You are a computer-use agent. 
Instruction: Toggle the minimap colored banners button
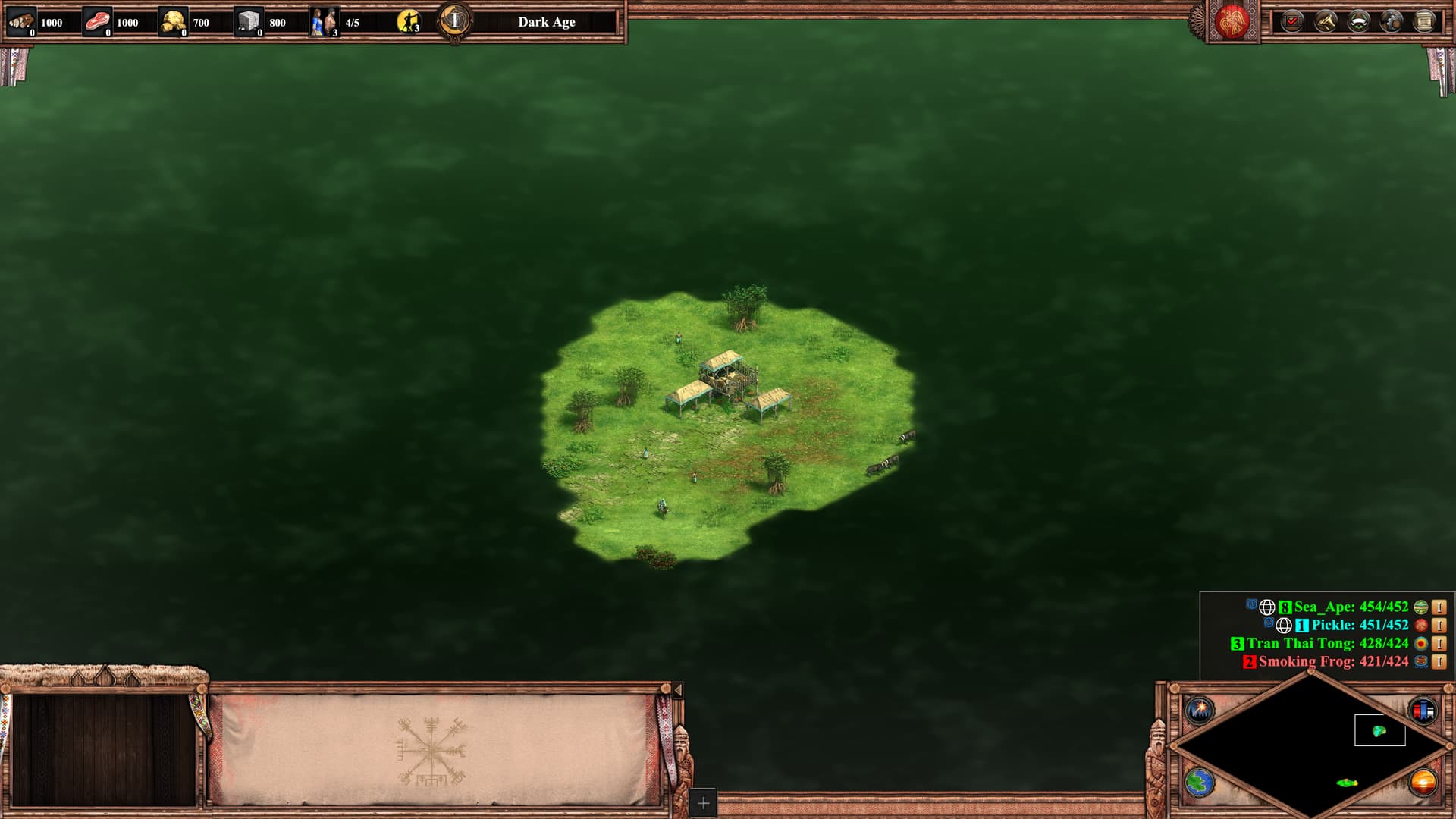coord(1423,711)
